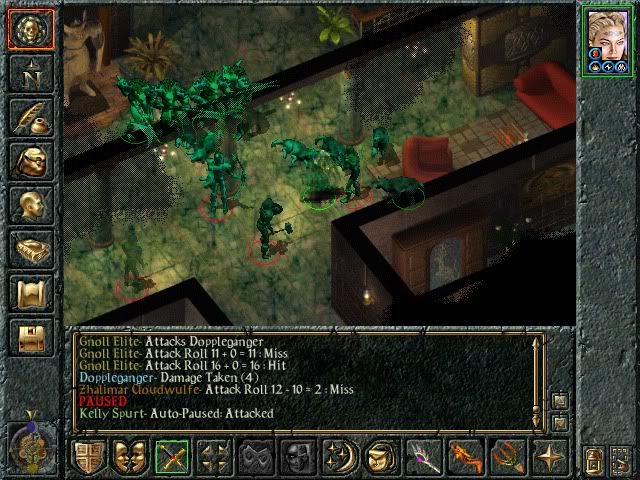The width and height of the screenshot is (640, 480).
Task: Select the blonde character portrait
Action: 609,40
